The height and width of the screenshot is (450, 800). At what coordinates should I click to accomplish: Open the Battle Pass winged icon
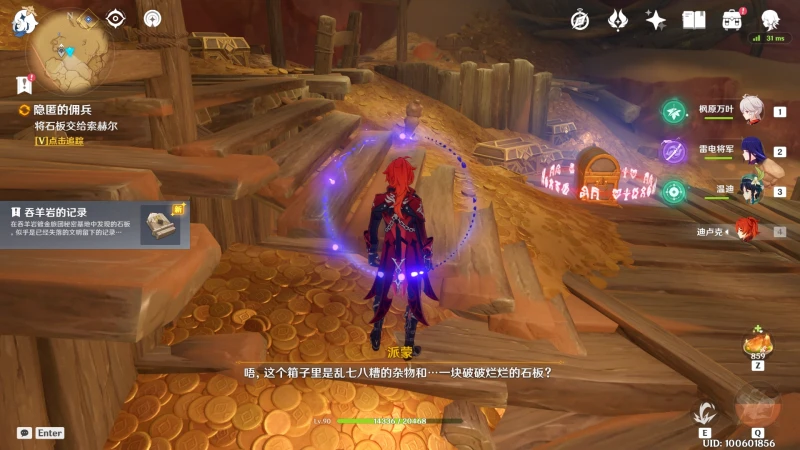click(618, 20)
